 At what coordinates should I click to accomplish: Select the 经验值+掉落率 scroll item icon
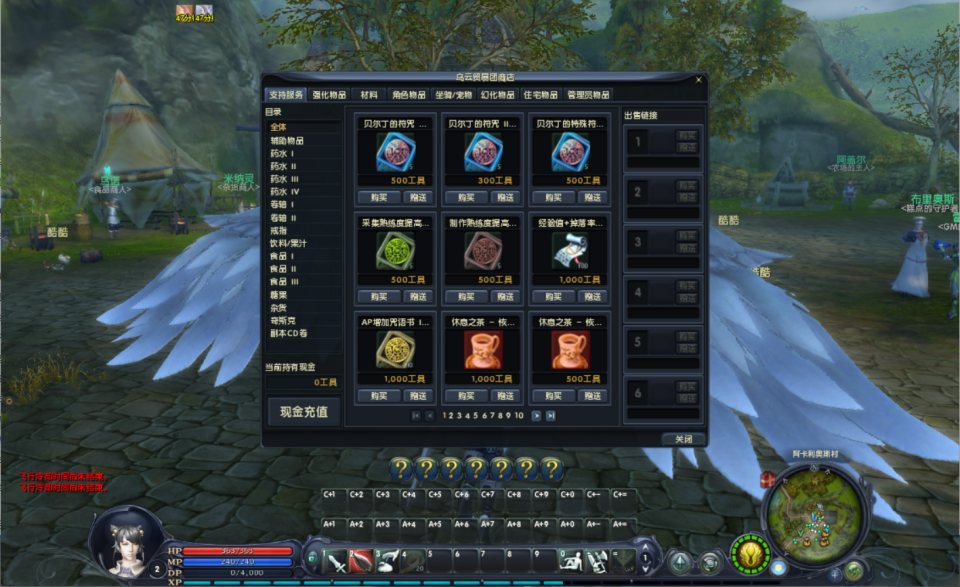click(570, 251)
